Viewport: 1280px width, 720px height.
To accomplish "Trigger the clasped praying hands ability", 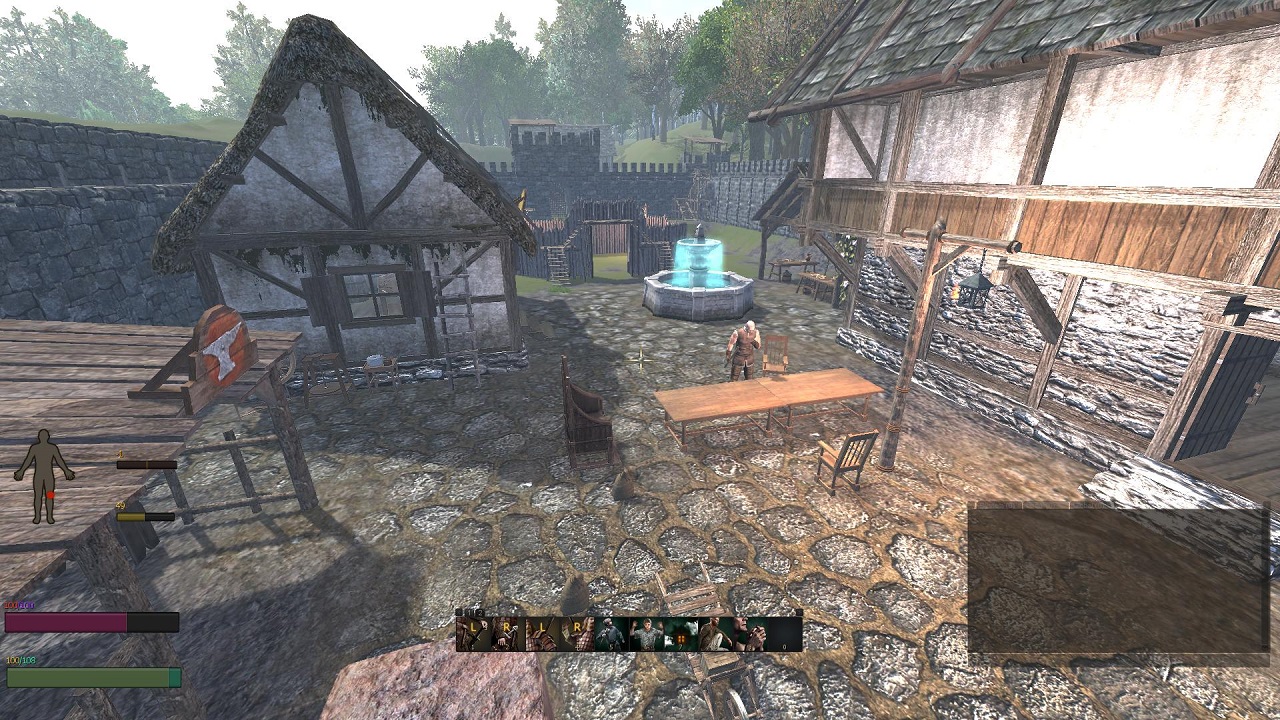I will 749,634.
